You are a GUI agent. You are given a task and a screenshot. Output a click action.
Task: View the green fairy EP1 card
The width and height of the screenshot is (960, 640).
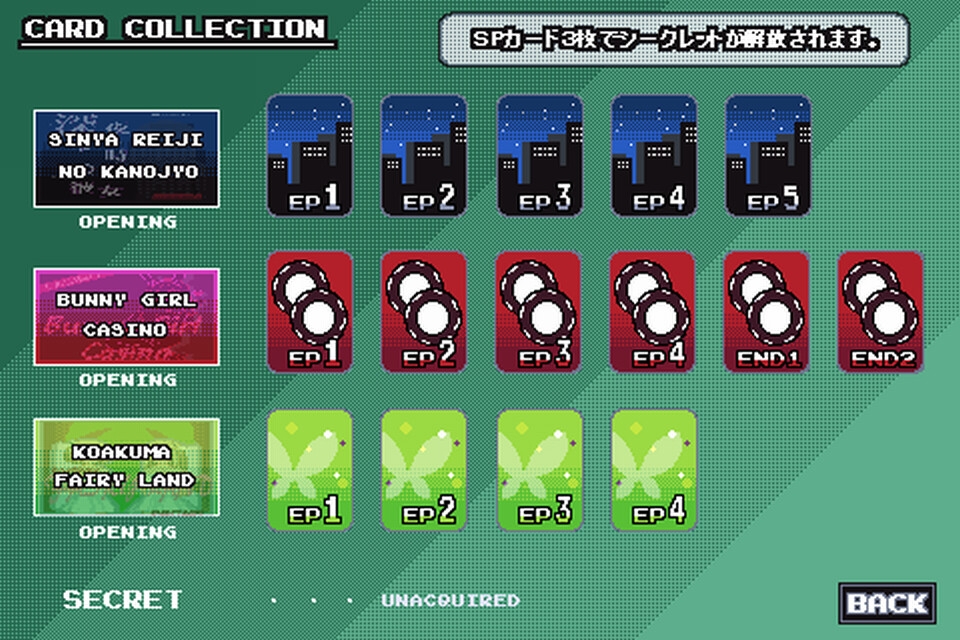click(310, 470)
